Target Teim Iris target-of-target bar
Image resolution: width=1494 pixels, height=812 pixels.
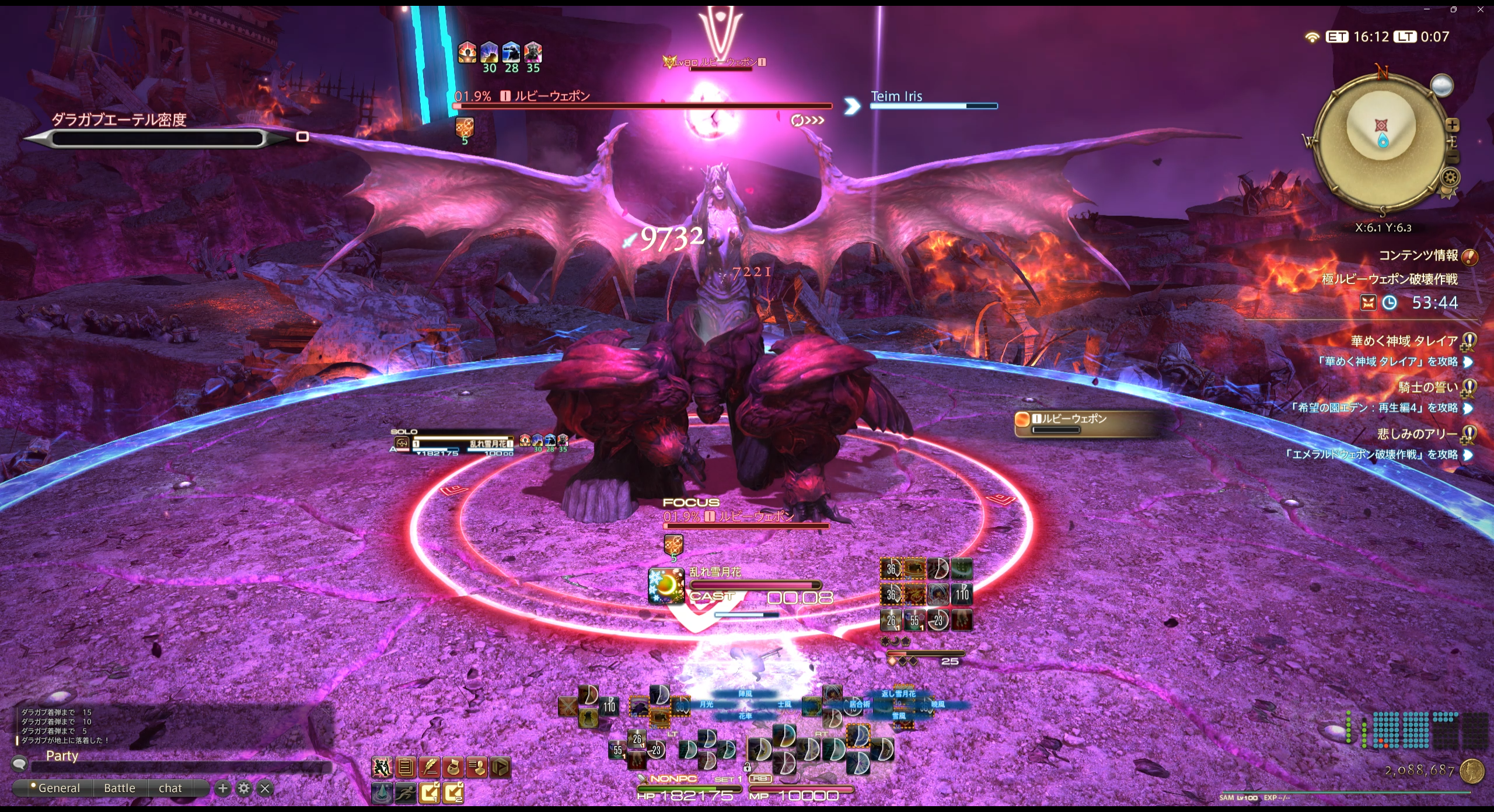point(934,100)
